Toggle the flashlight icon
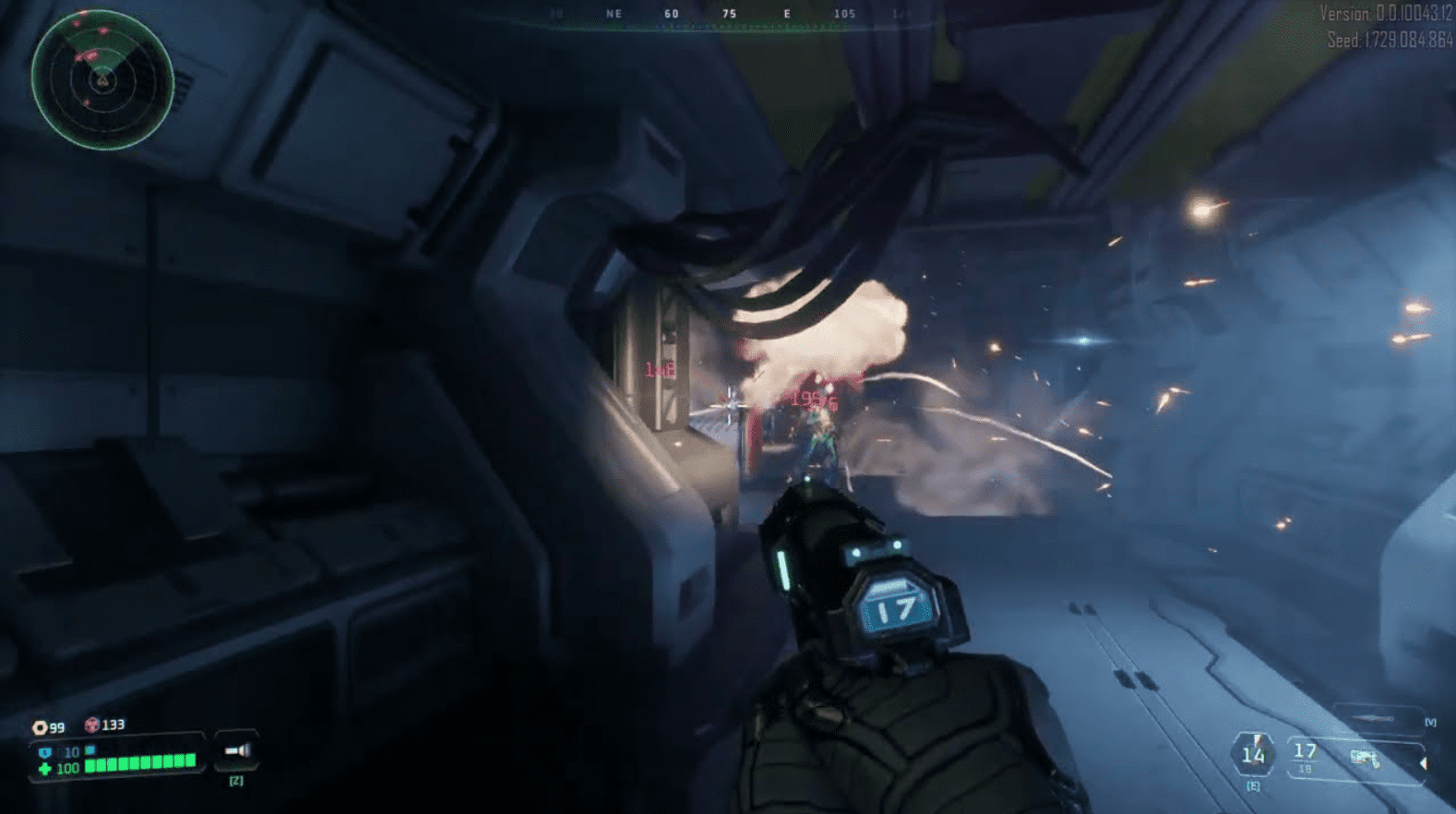 (237, 751)
